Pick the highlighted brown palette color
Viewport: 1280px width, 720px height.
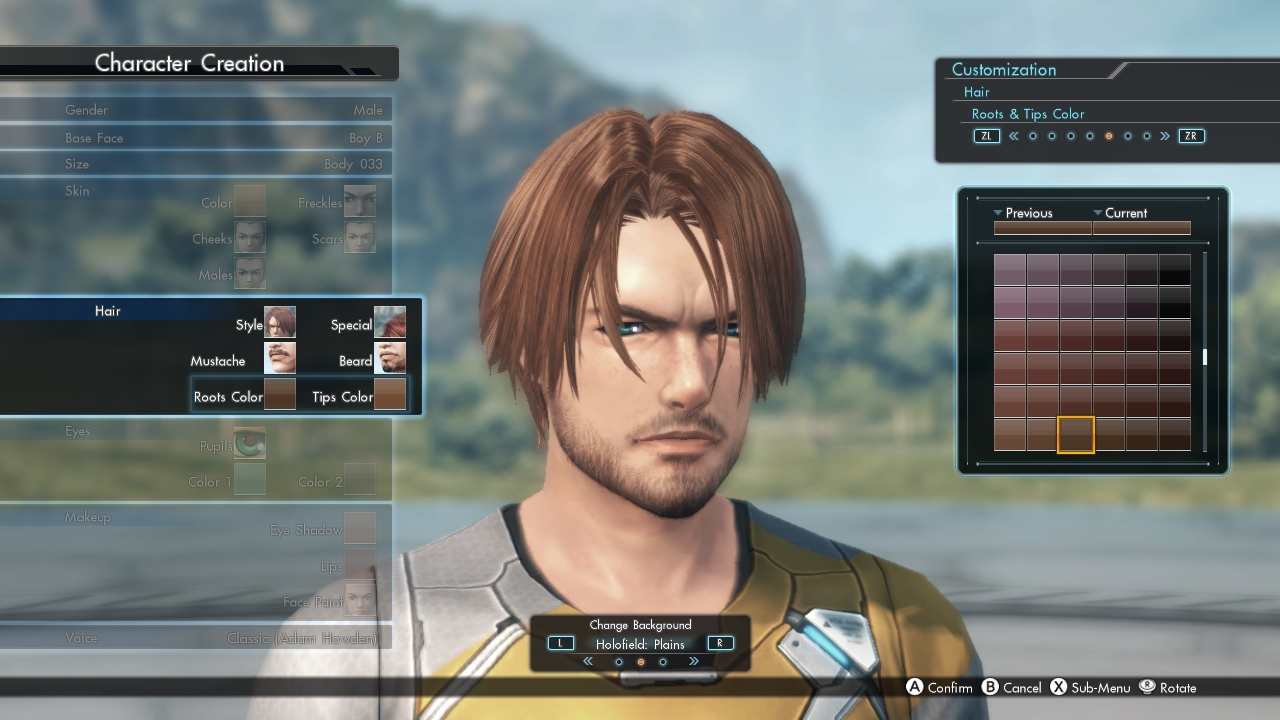(1076, 435)
